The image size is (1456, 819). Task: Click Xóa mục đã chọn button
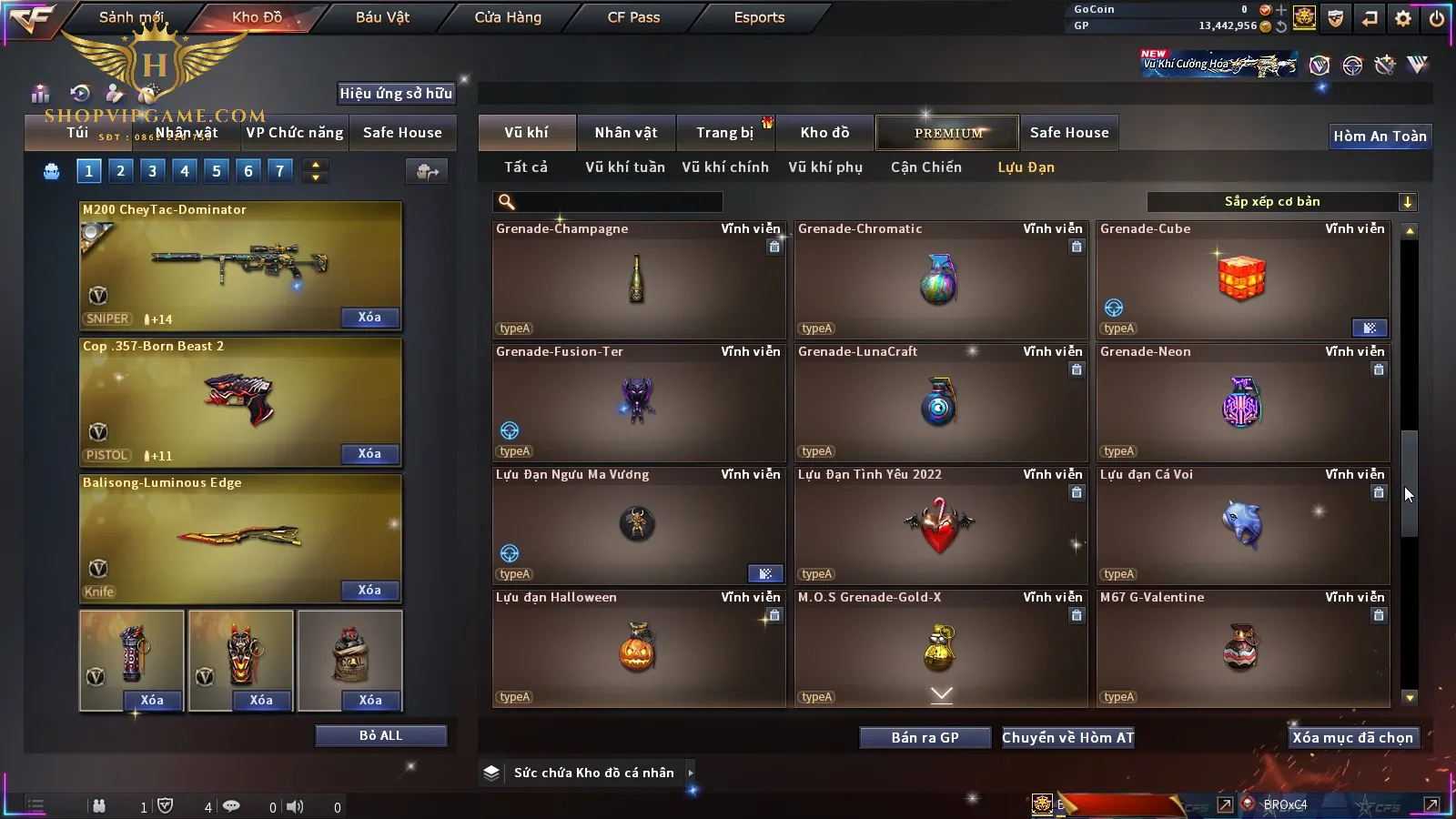[x=1352, y=738]
